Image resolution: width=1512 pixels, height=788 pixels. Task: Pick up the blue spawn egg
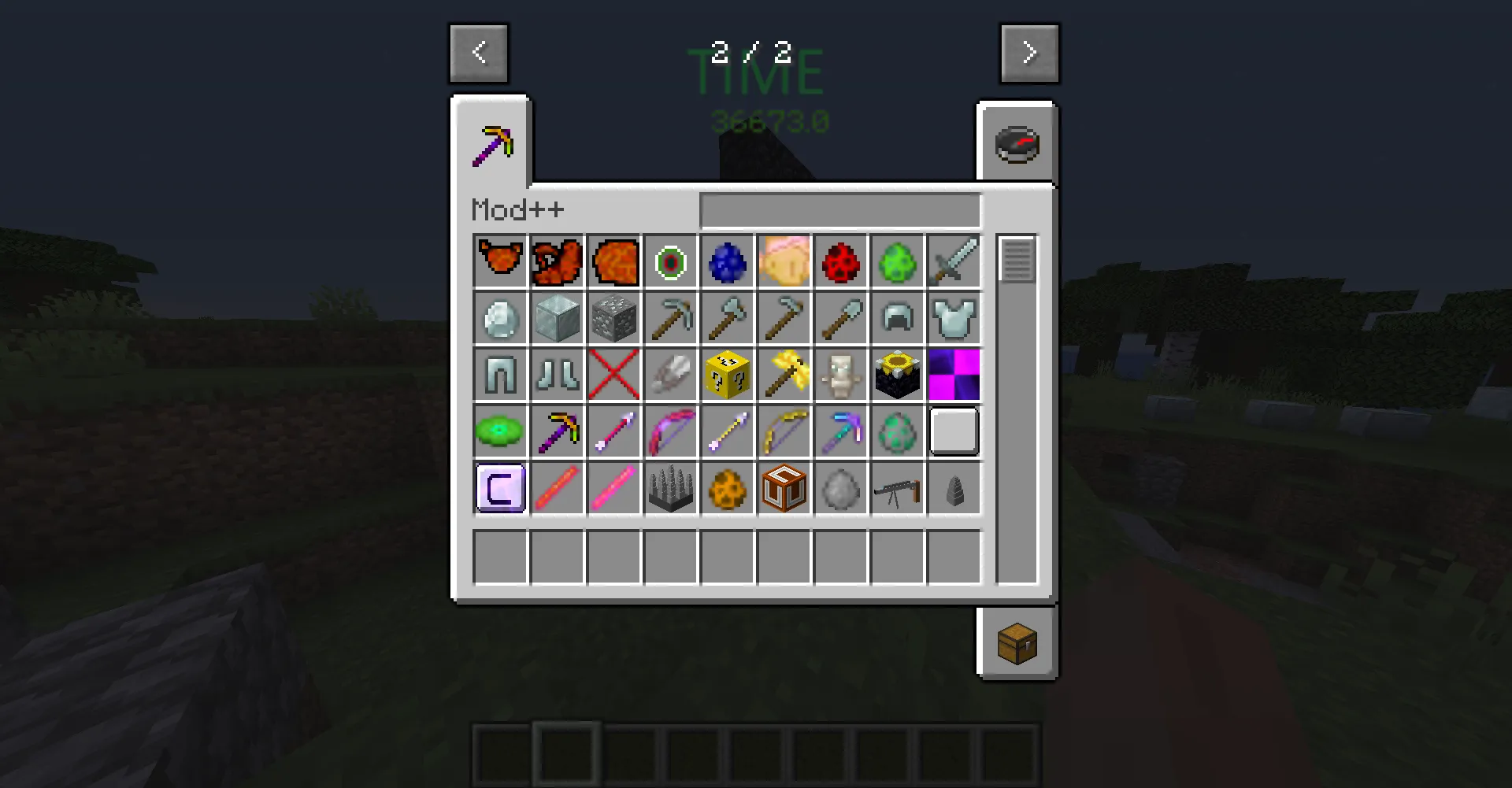click(x=727, y=261)
